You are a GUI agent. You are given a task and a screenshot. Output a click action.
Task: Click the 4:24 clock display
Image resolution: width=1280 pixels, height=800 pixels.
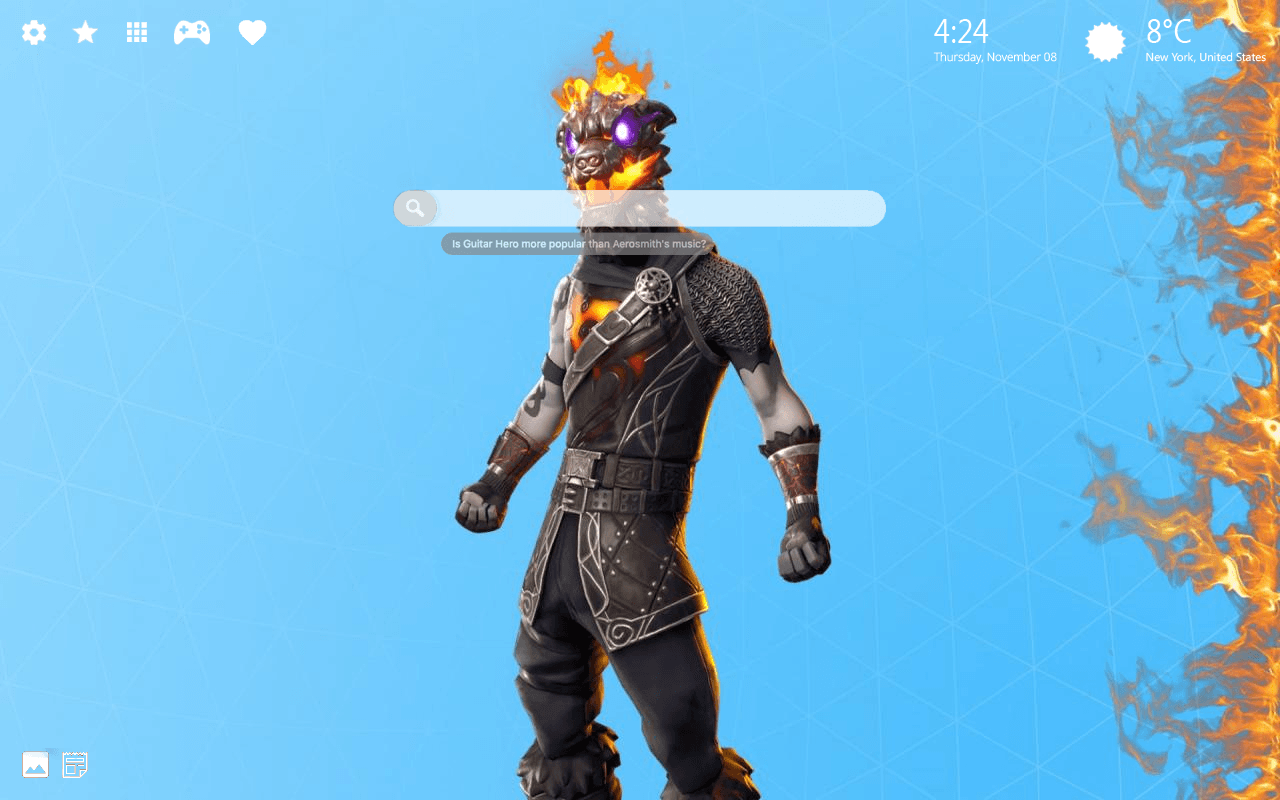962,33
